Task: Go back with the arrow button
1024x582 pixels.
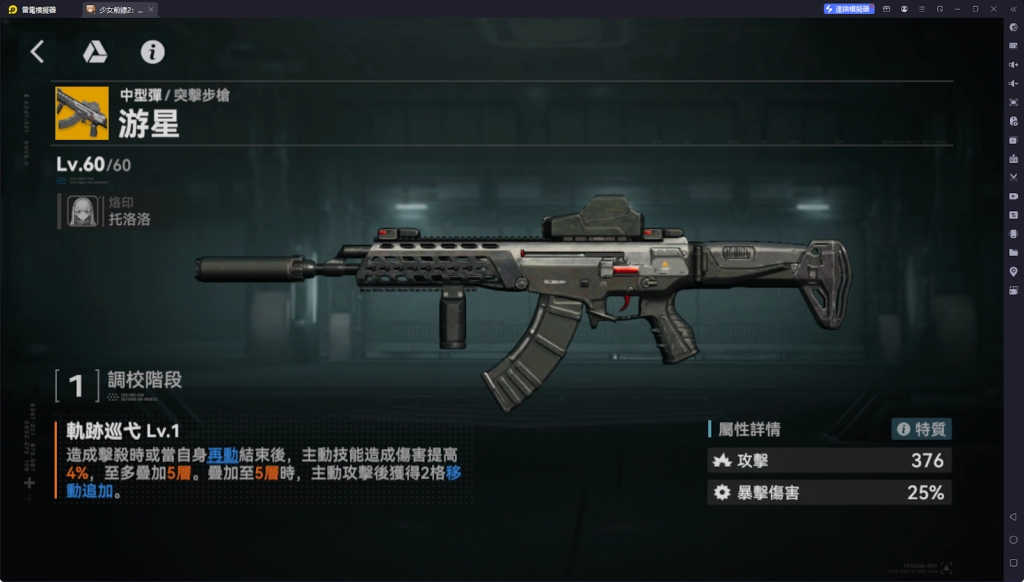Action: tap(37, 52)
